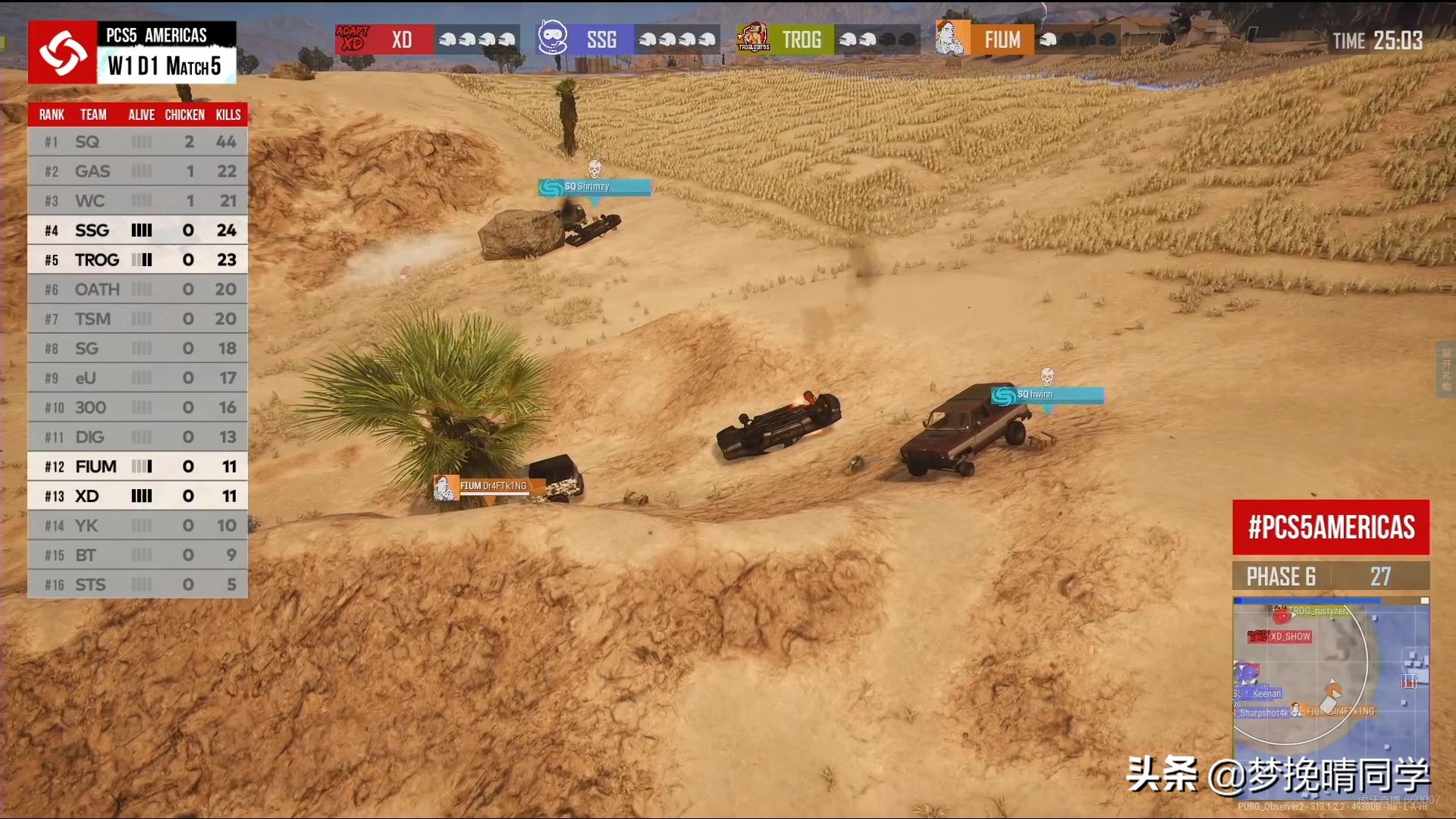
Task: Choose the FIUM team panel in top bar
Action: click(x=1028, y=39)
